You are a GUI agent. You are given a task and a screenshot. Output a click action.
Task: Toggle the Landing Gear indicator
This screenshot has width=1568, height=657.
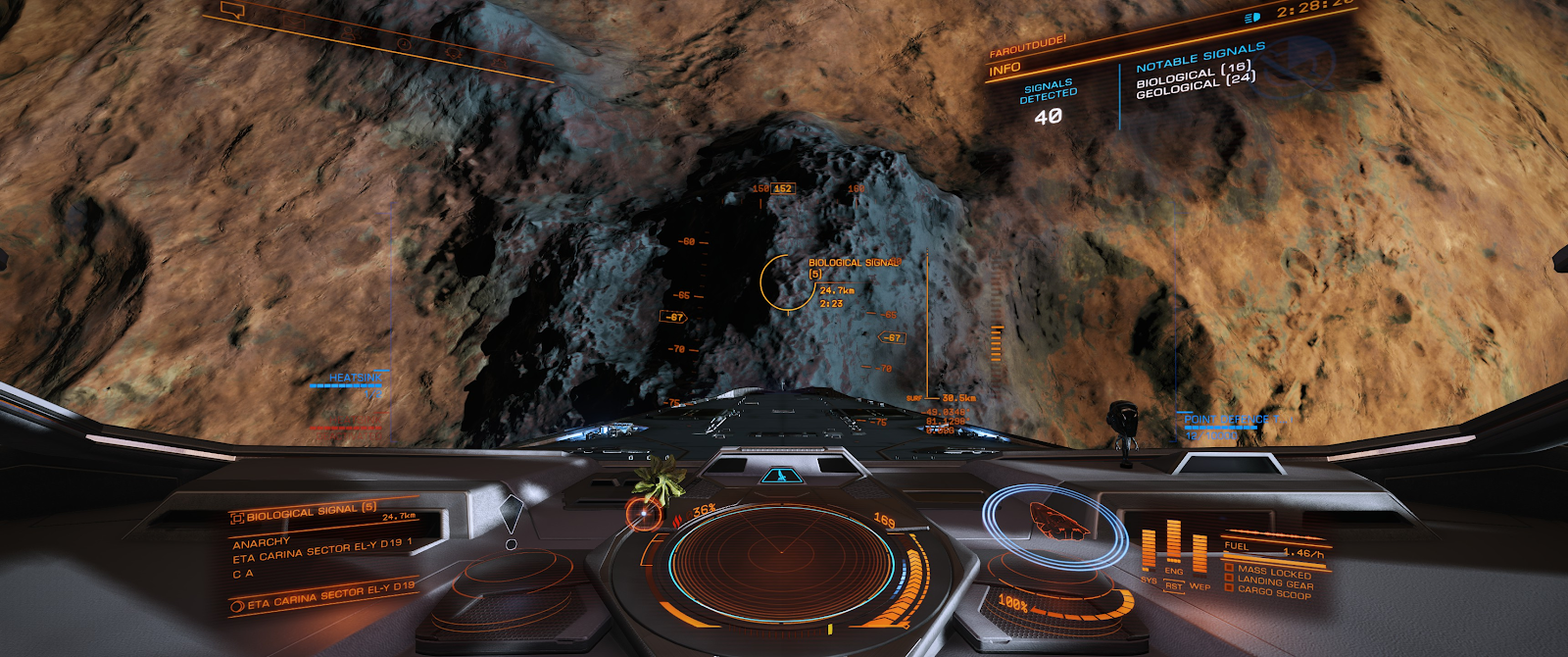click(1273, 581)
